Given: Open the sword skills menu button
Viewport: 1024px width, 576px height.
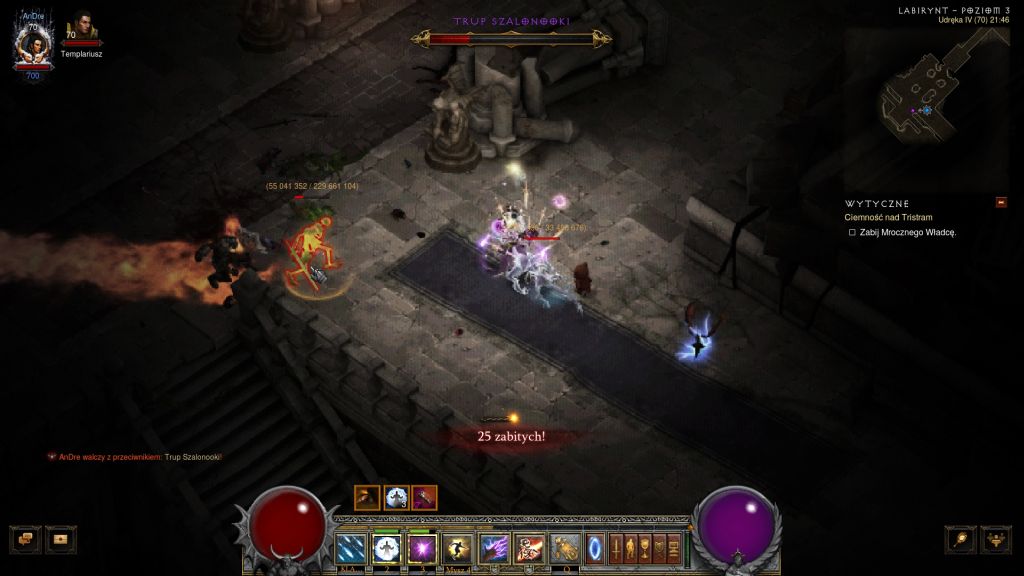Looking at the screenshot, I should [616, 548].
